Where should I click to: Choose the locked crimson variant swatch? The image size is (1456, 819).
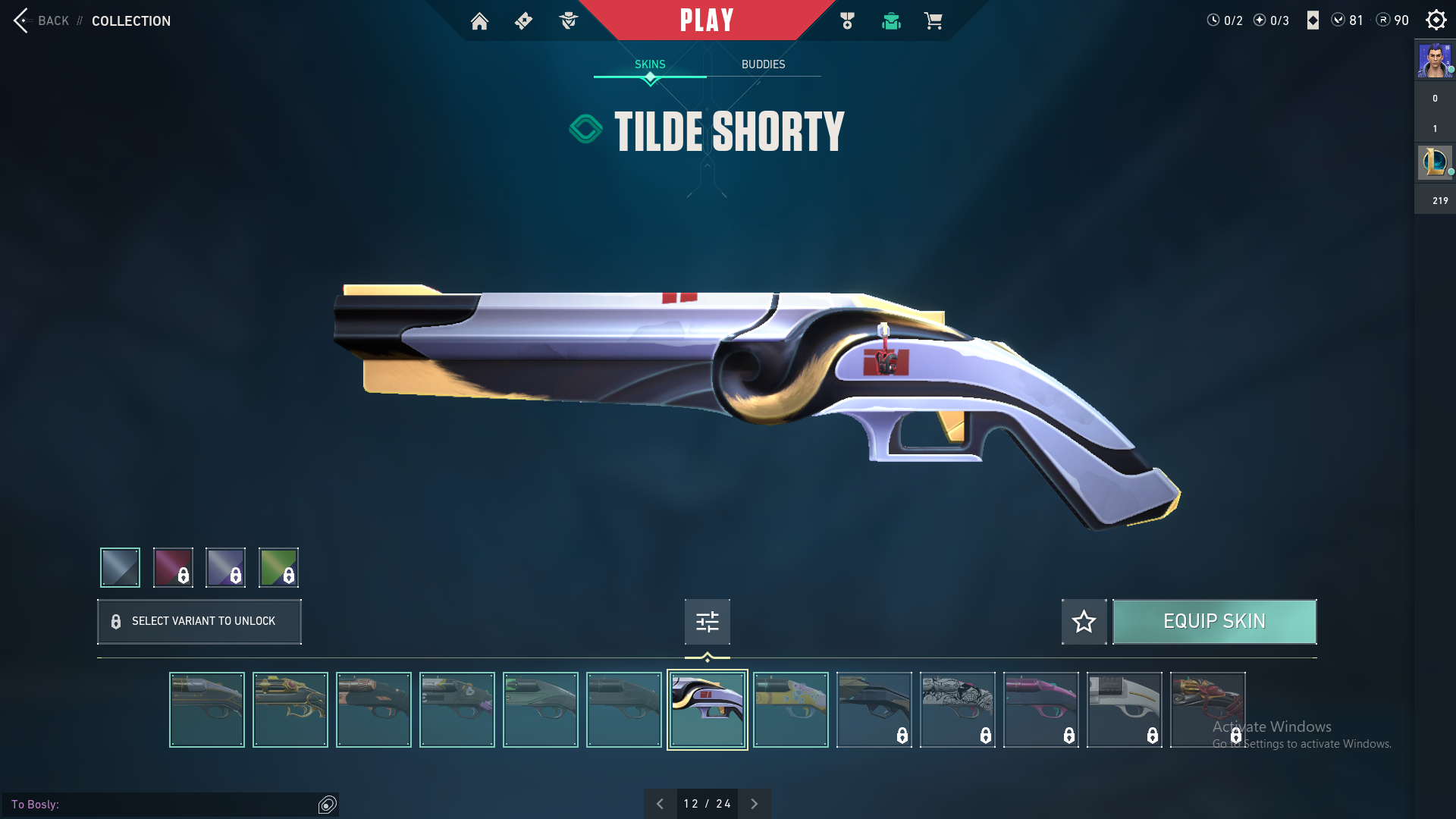(x=173, y=567)
